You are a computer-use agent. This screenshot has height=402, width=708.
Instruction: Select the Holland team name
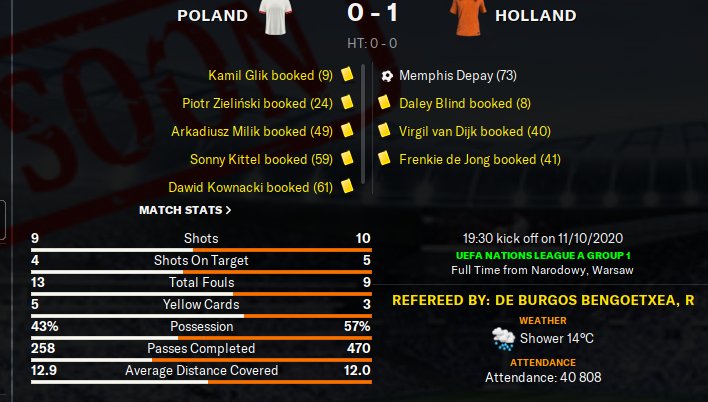[535, 15]
